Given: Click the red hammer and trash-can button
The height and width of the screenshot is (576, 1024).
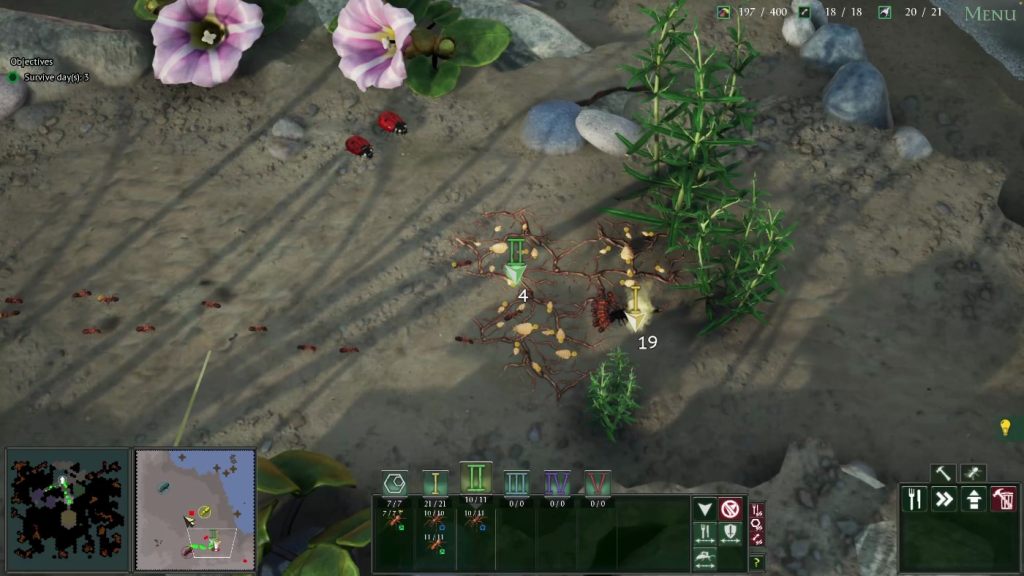Looking at the screenshot, I should (x=1003, y=498).
